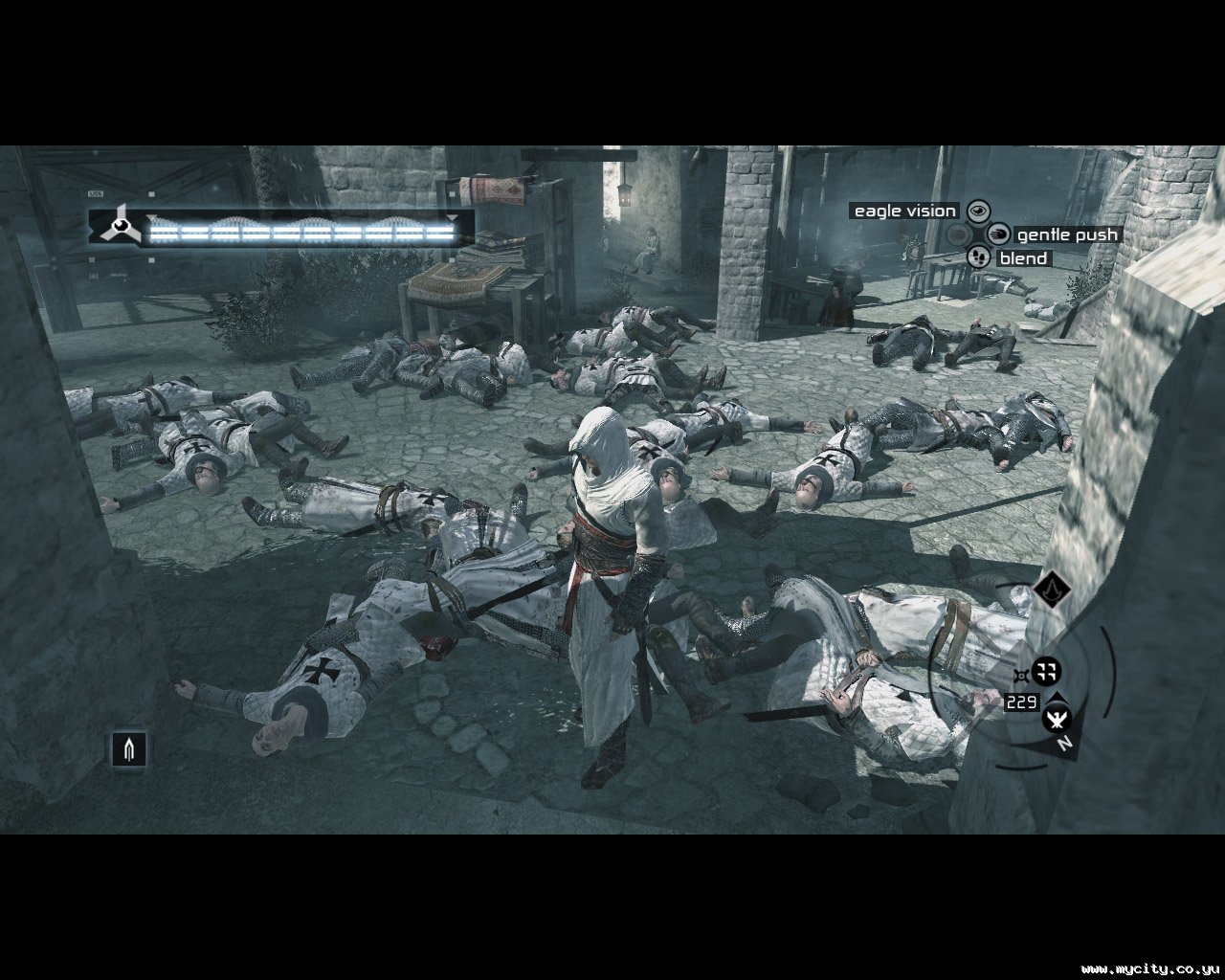The height and width of the screenshot is (980, 1225).
Task: Activate the eagle vision eye icon
Action: [977, 211]
